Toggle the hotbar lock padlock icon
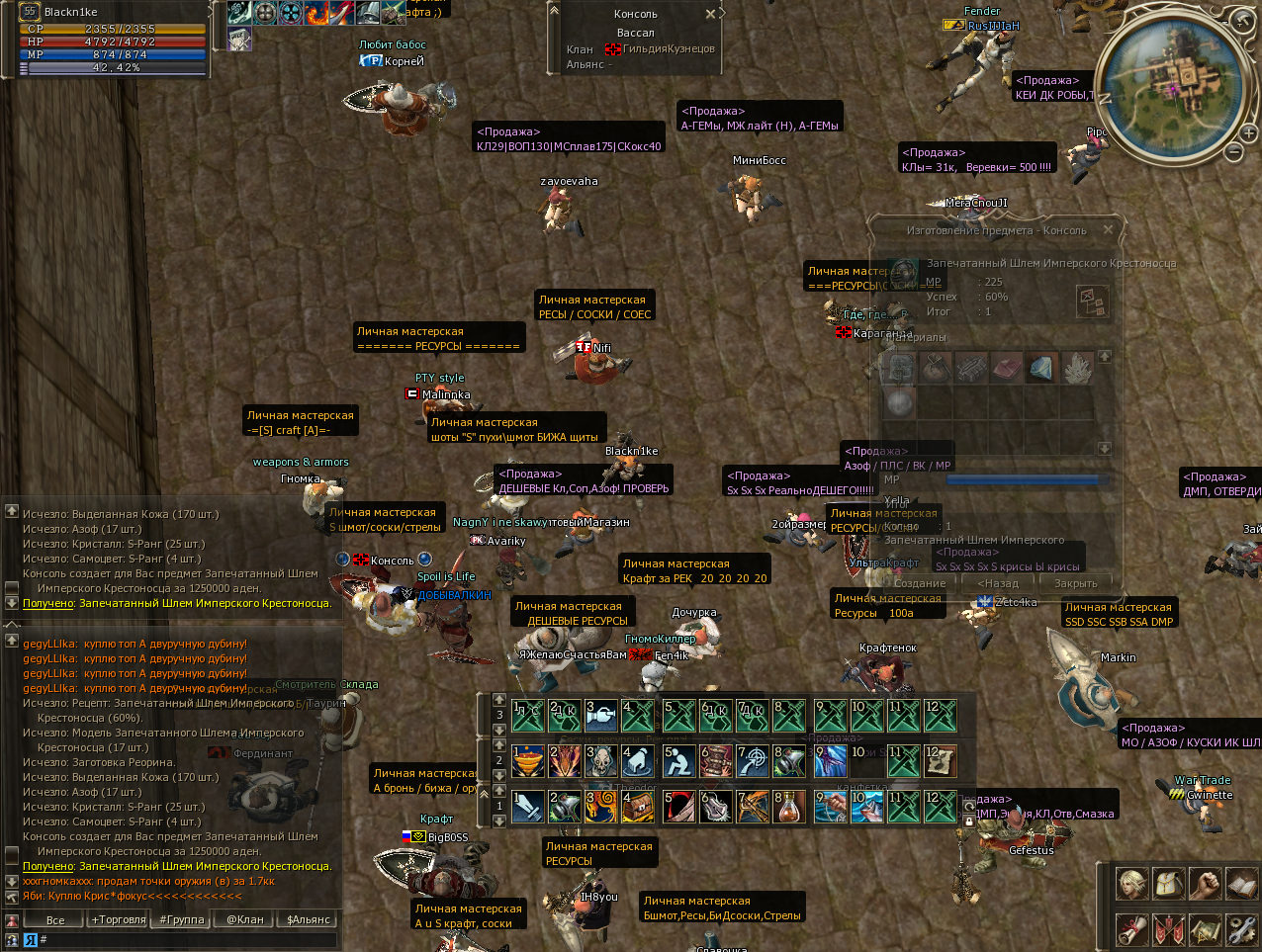Viewport: 1262px width, 952px height. click(969, 822)
